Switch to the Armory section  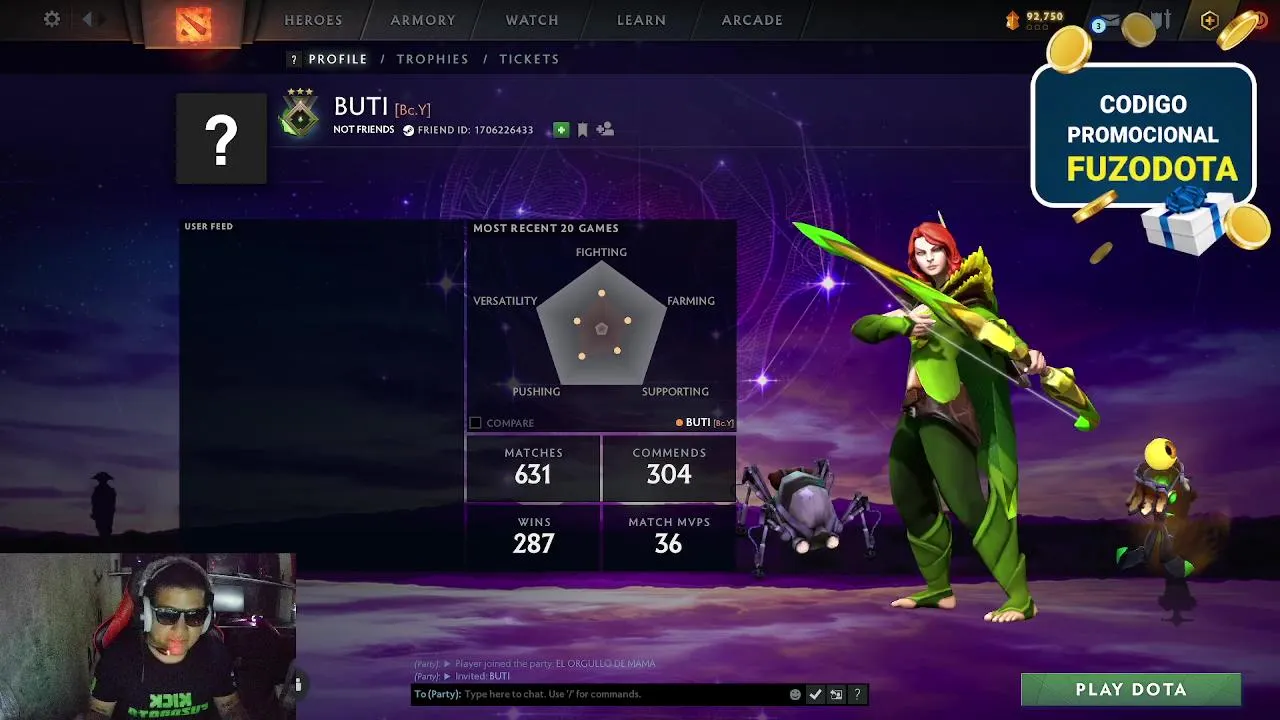click(x=423, y=20)
